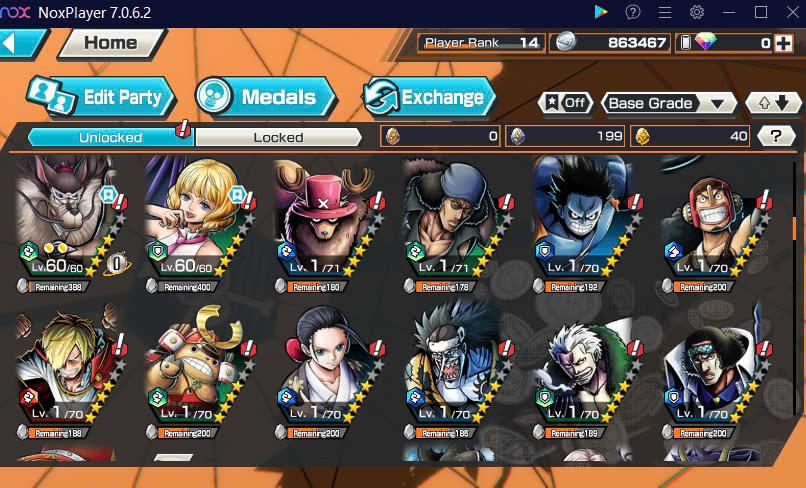Open the Base Grade sort dropdown
This screenshot has width=806, height=488.
click(669, 103)
